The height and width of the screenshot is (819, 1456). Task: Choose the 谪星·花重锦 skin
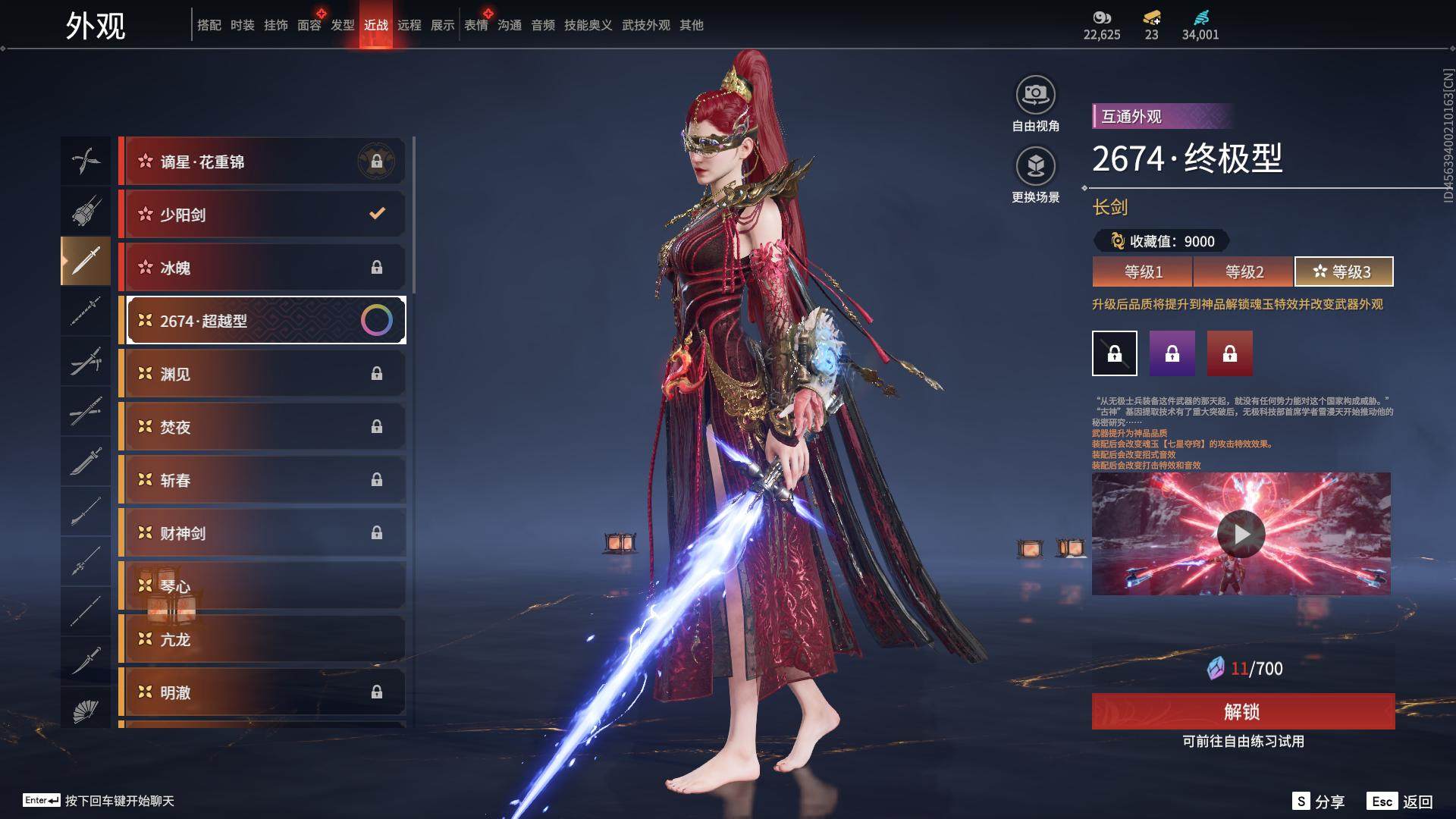pyautogui.click(x=262, y=162)
